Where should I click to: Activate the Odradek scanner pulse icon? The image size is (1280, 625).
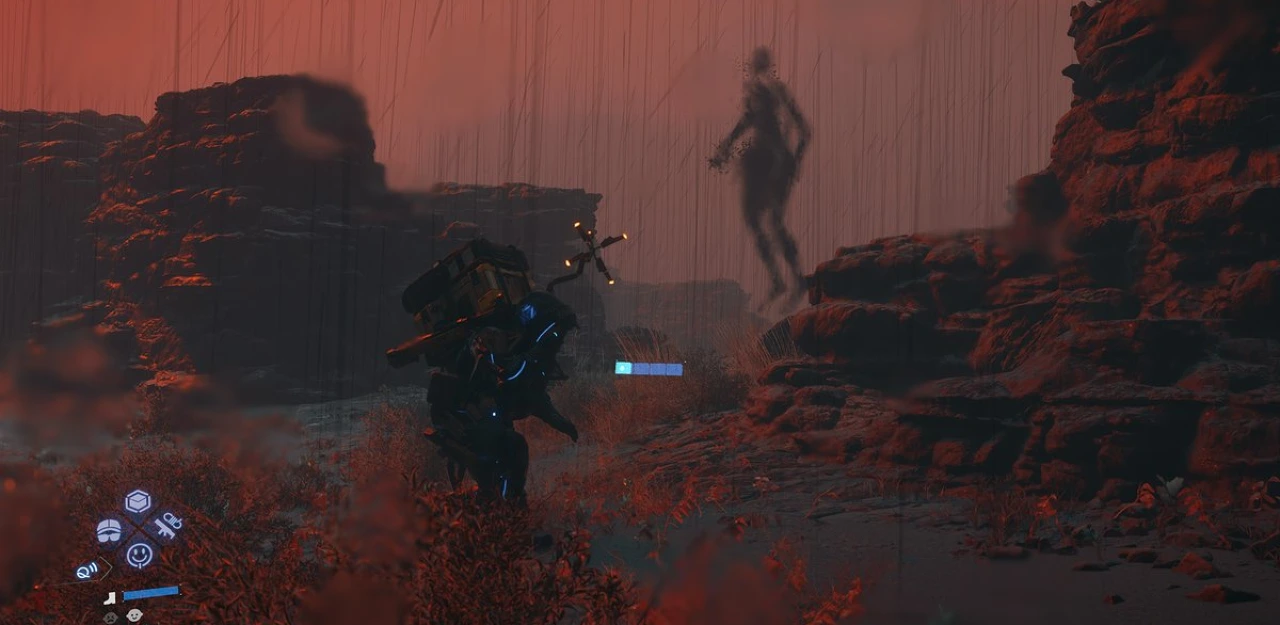pyautogui.click(x=88, y=570)
